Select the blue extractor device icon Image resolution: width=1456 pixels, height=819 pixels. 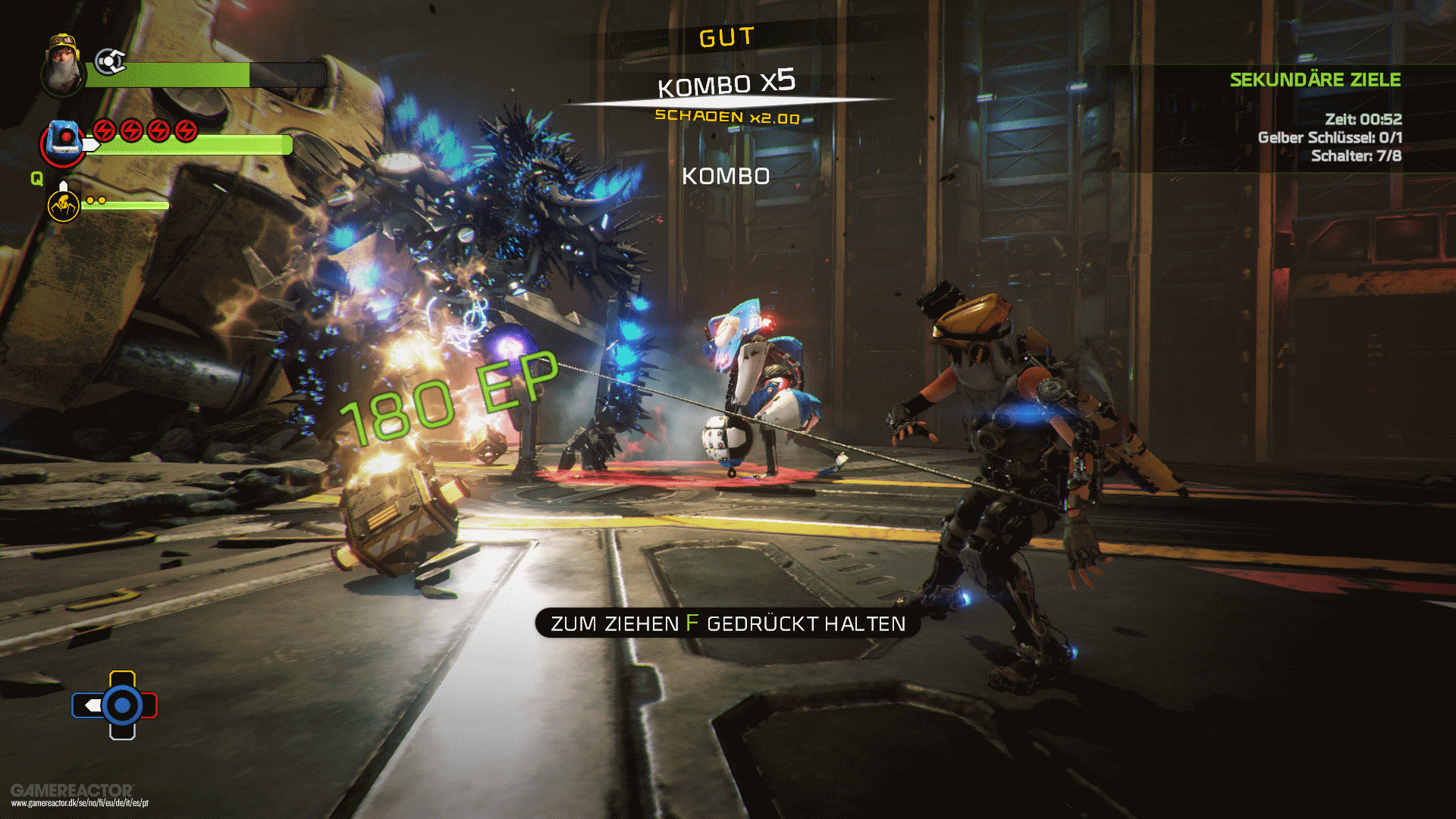[x=63, y=140]
